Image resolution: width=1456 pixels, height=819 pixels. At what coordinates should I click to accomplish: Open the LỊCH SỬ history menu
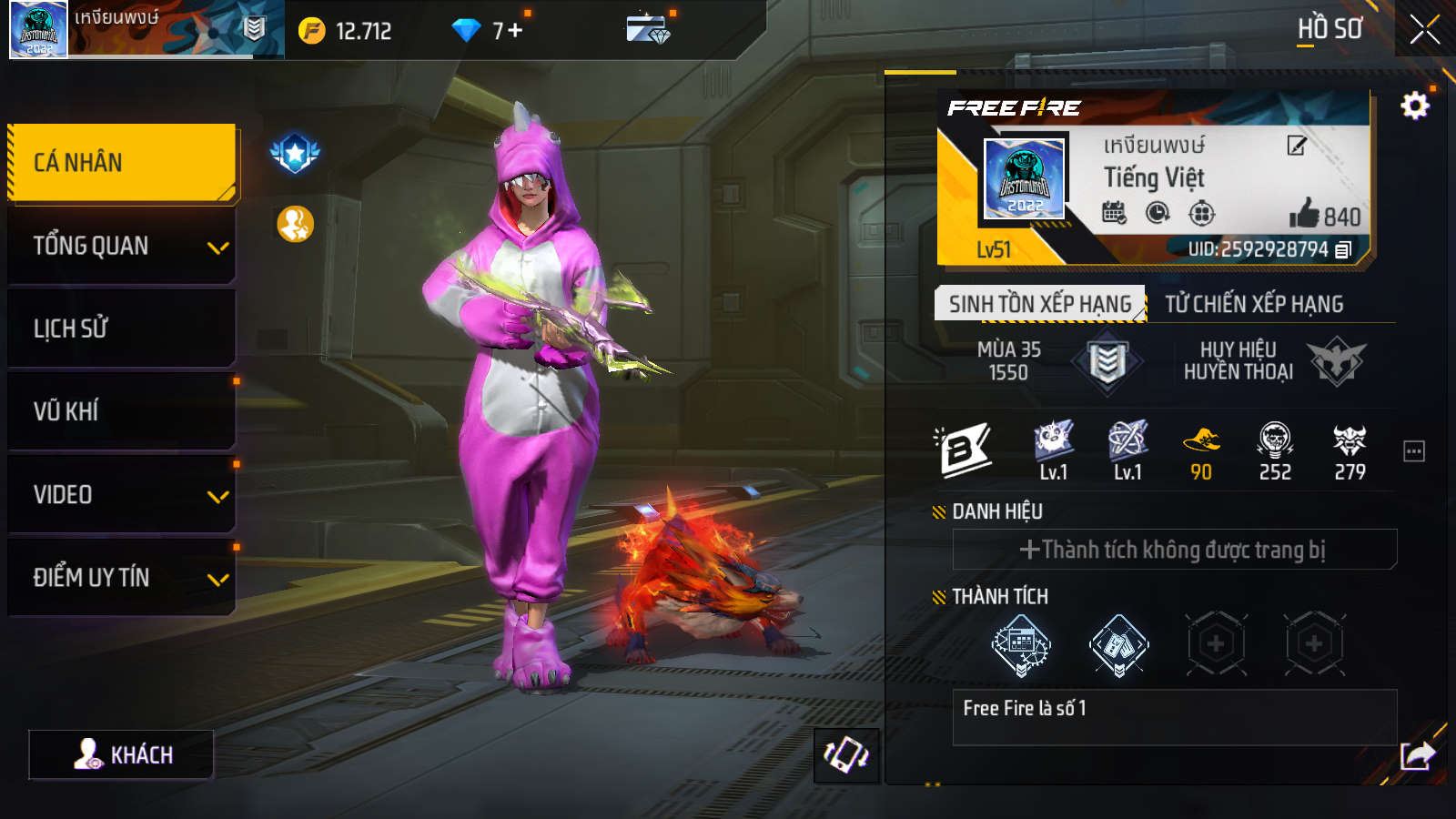pyautogui.click(x=122, y=329)
